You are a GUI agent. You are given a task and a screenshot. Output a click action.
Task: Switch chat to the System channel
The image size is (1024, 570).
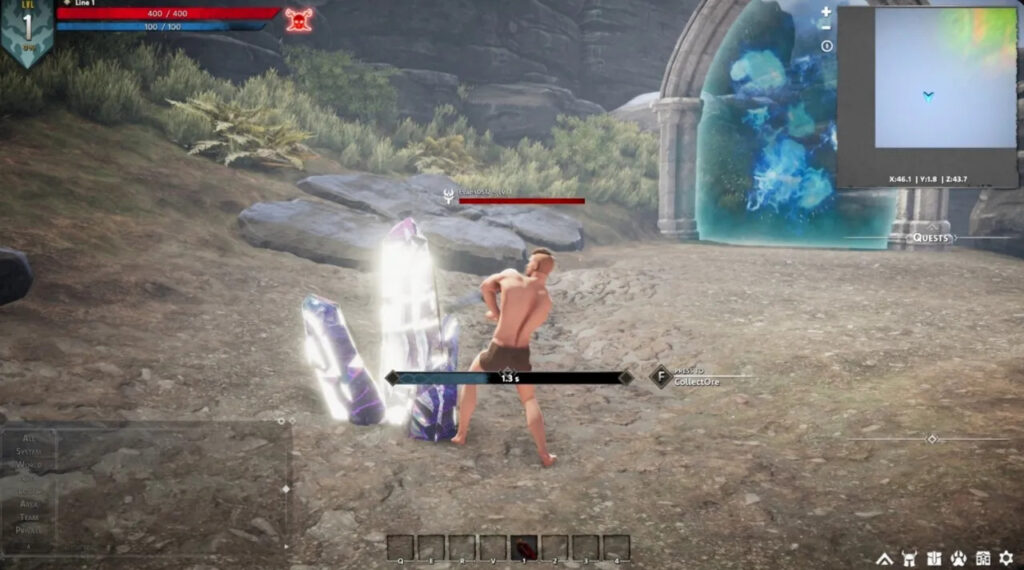click(x=28, y=451)
